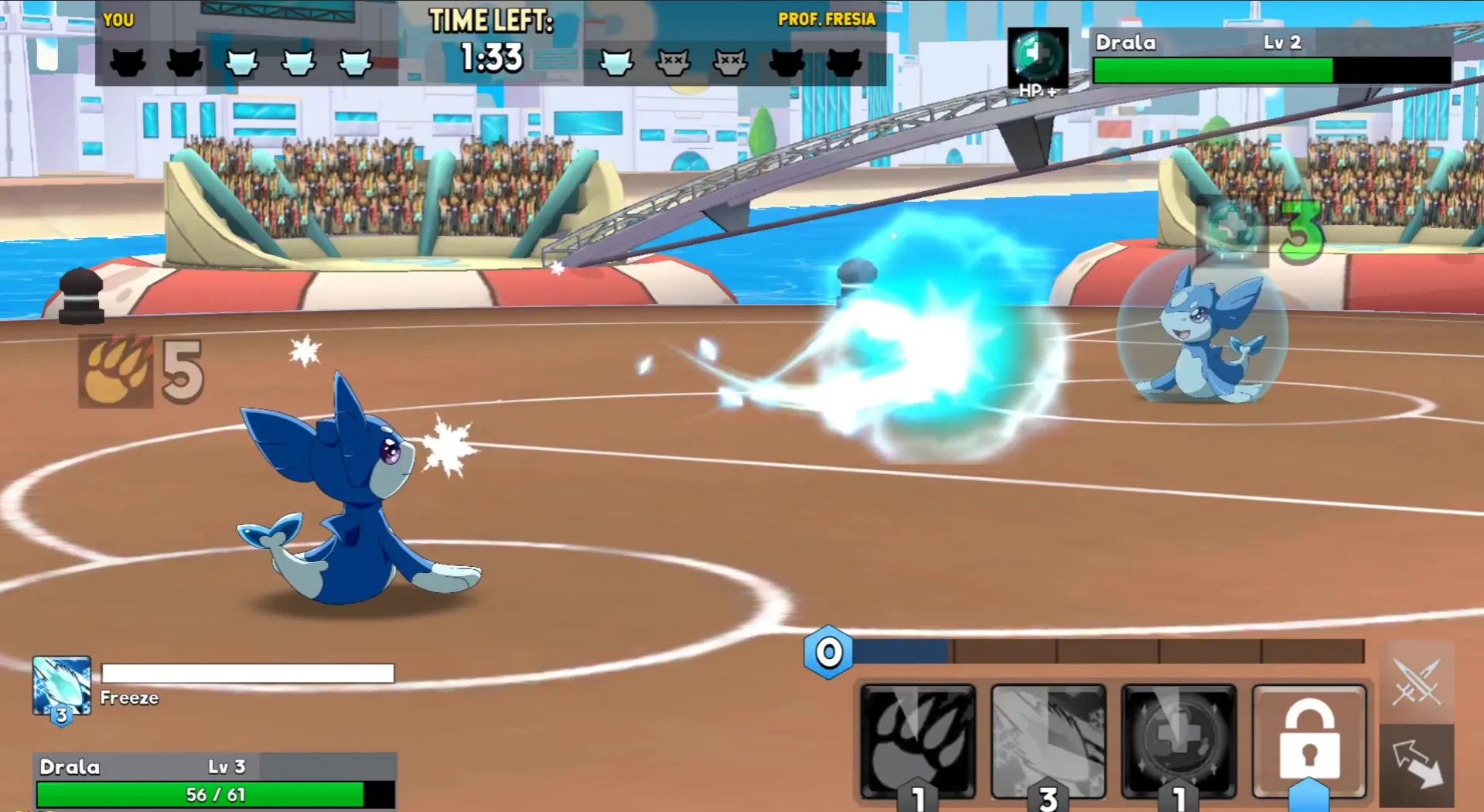Select the enemy HP+ status icon

coord(1037,60)
